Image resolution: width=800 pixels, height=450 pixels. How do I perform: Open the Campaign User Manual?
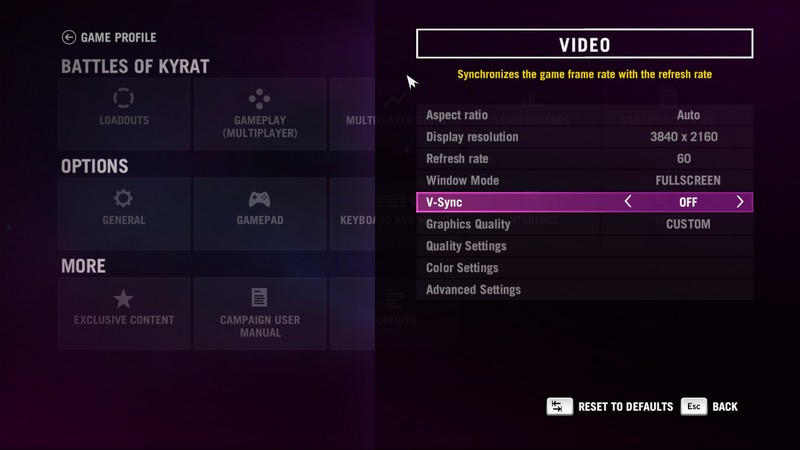point(259,313)
